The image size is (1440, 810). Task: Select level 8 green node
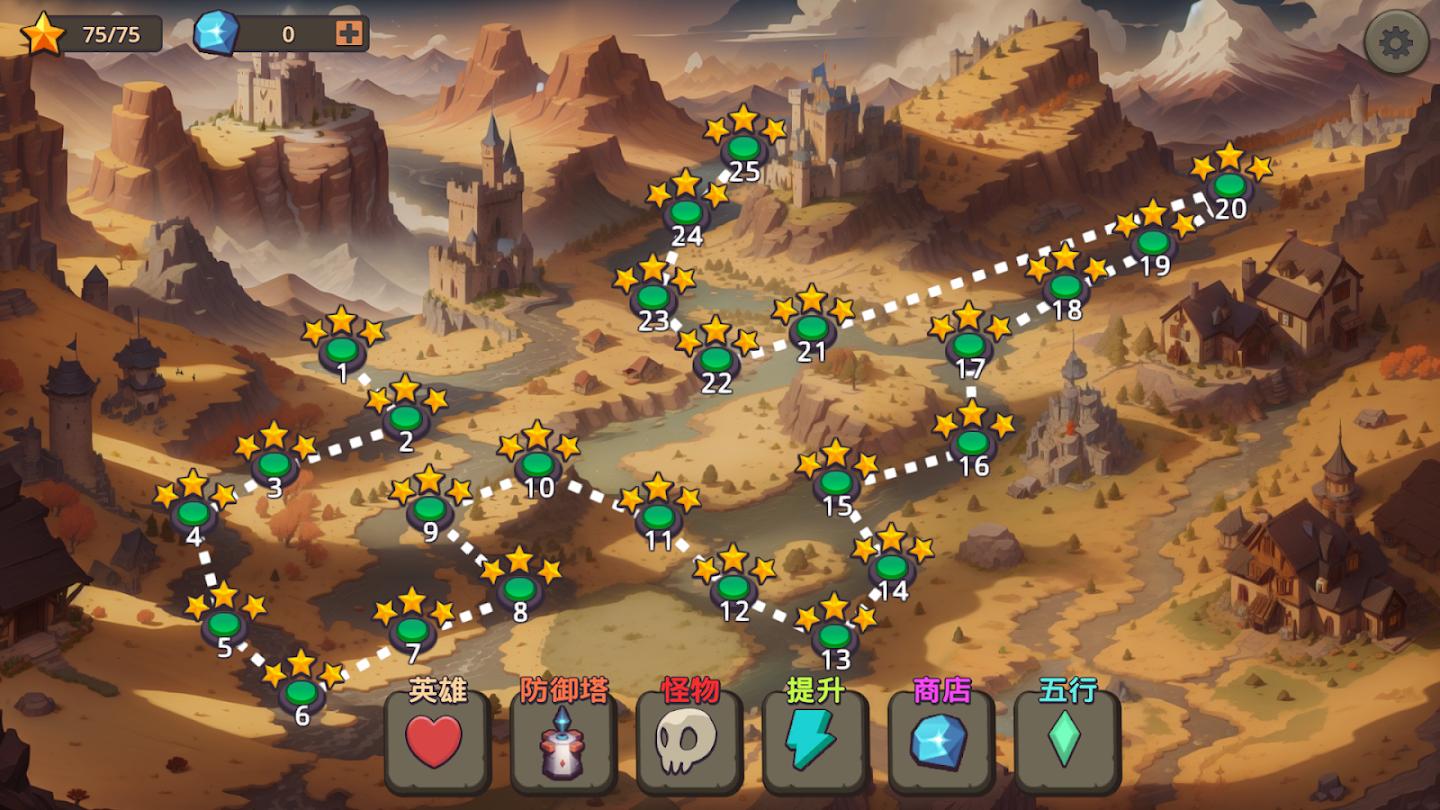[x=520, y=588]
